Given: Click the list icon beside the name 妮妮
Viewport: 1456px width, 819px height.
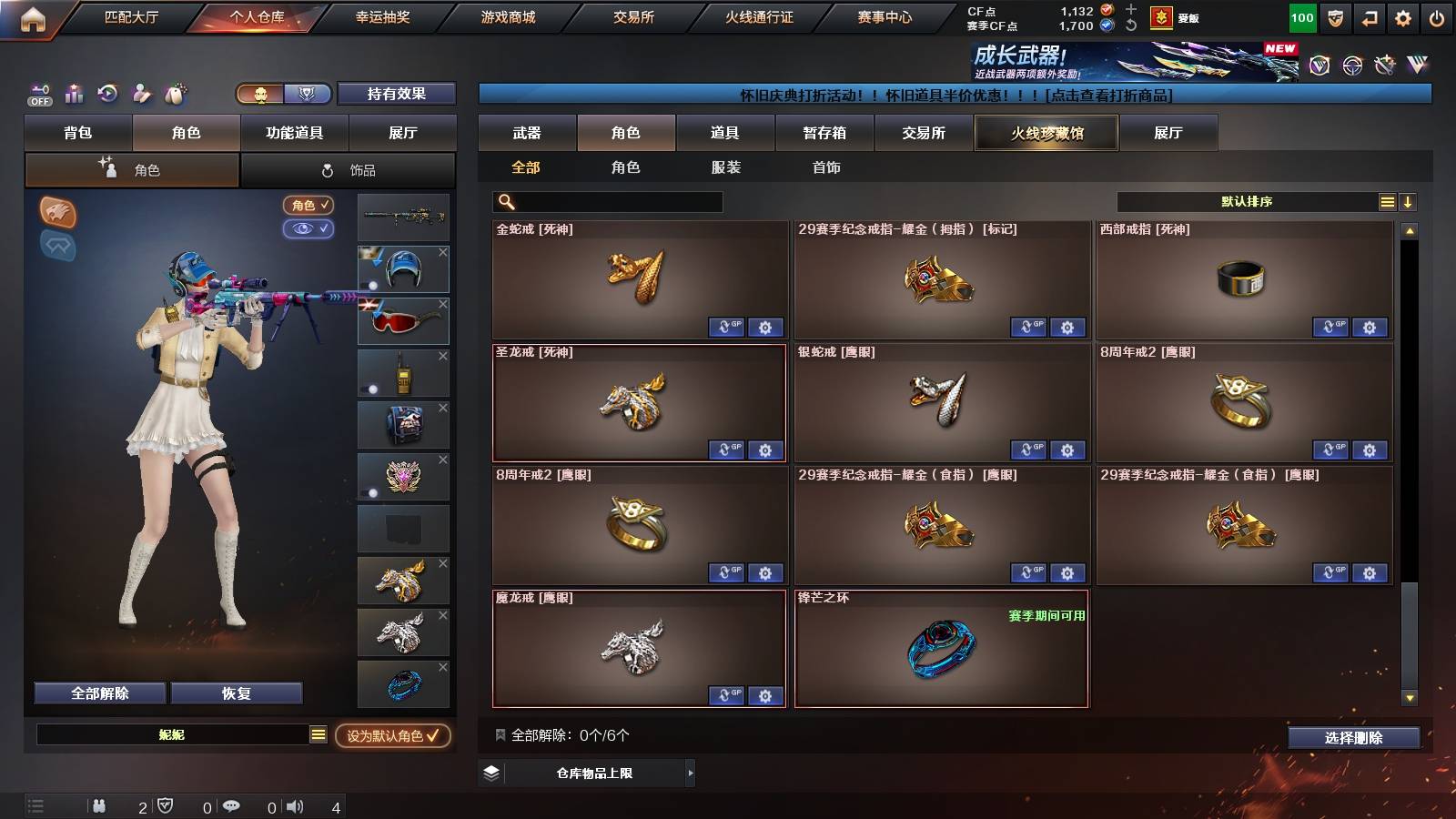Looking at the screenshot, I should pos(317,734).
